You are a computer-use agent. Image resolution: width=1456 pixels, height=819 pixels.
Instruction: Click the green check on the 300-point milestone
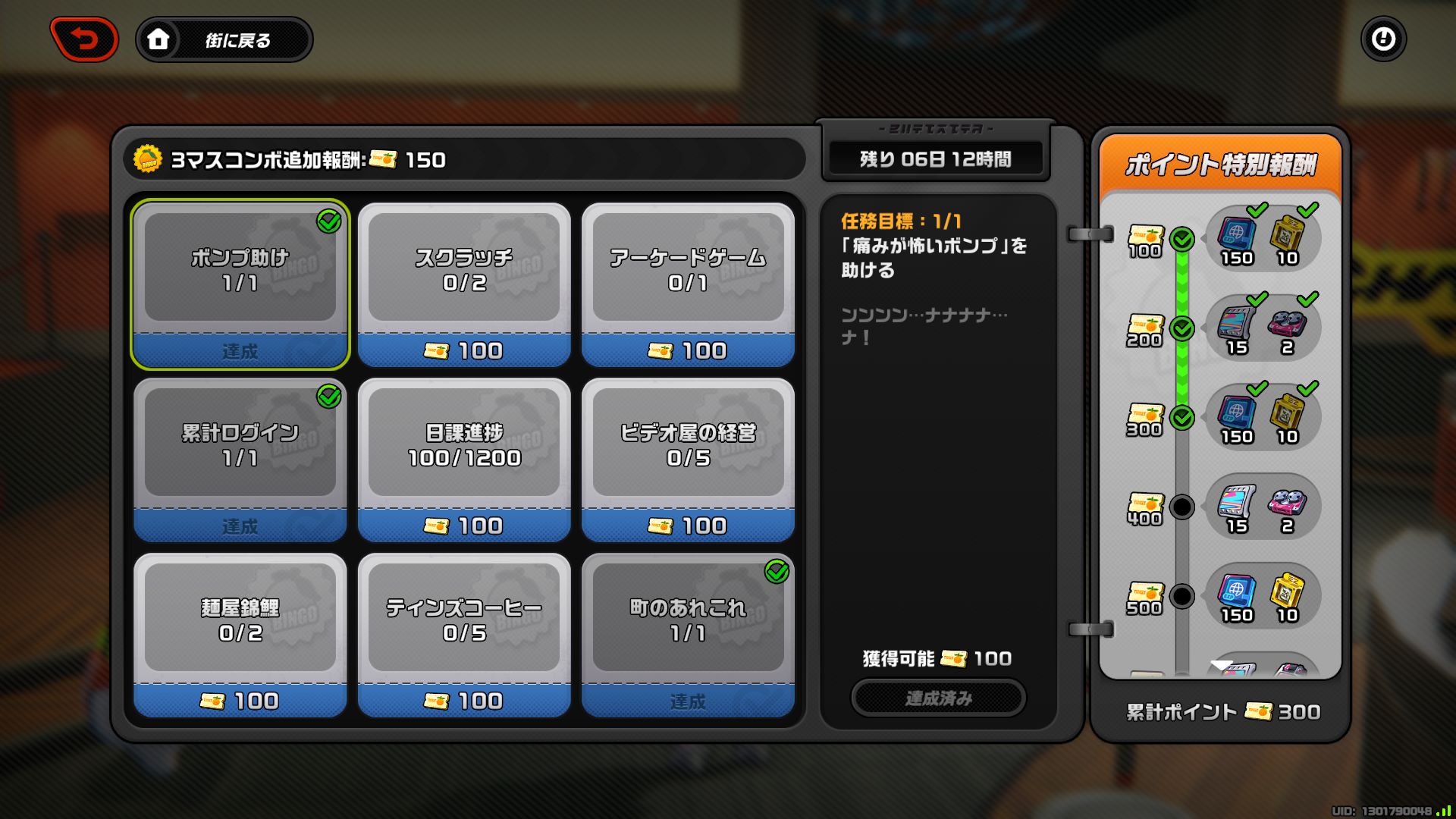1181,418
